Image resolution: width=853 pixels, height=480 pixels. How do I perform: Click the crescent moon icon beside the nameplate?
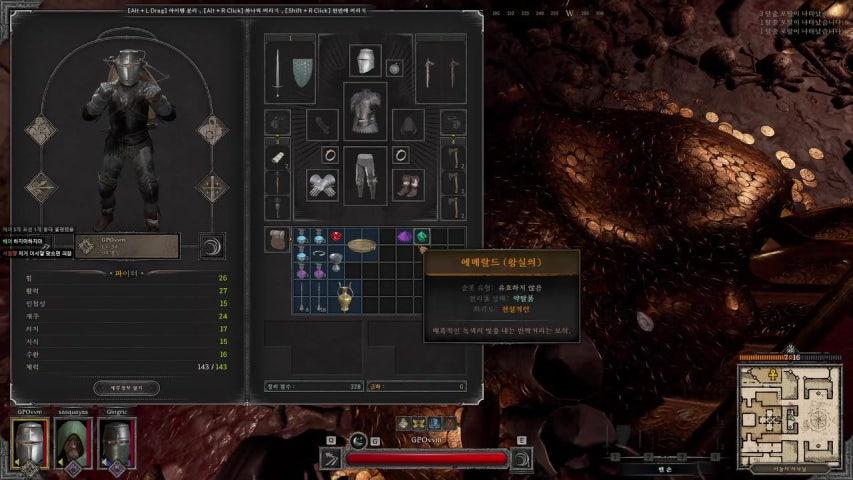click(x=212, y=246)
